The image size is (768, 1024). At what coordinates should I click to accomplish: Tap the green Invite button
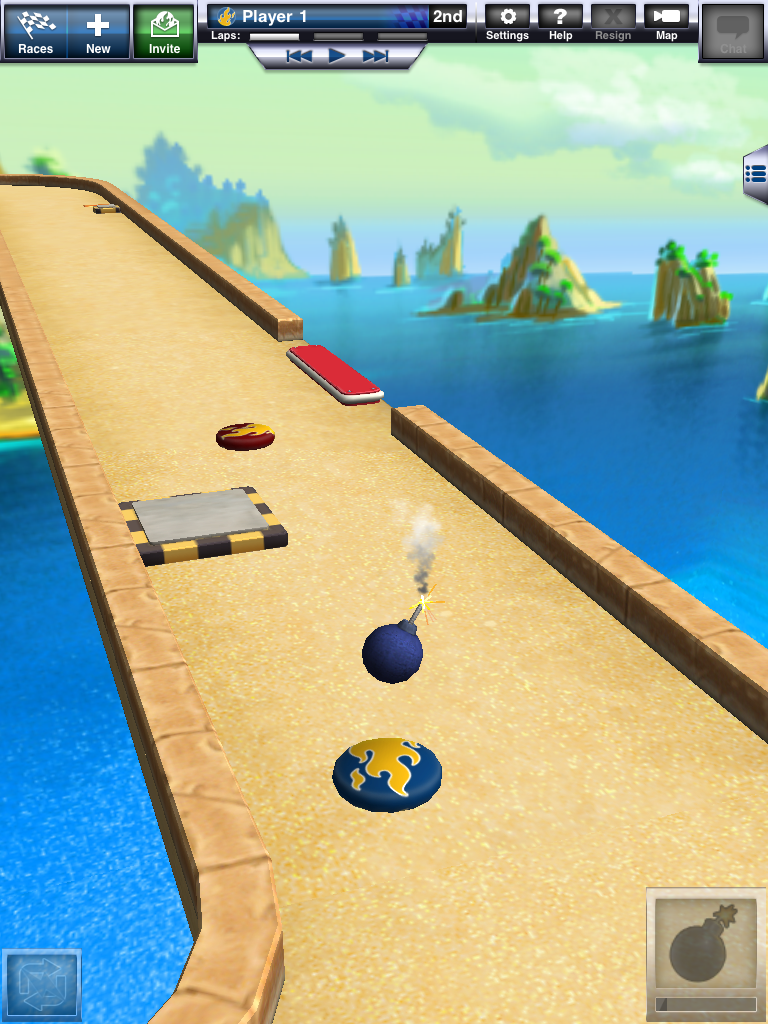[164, 32]
